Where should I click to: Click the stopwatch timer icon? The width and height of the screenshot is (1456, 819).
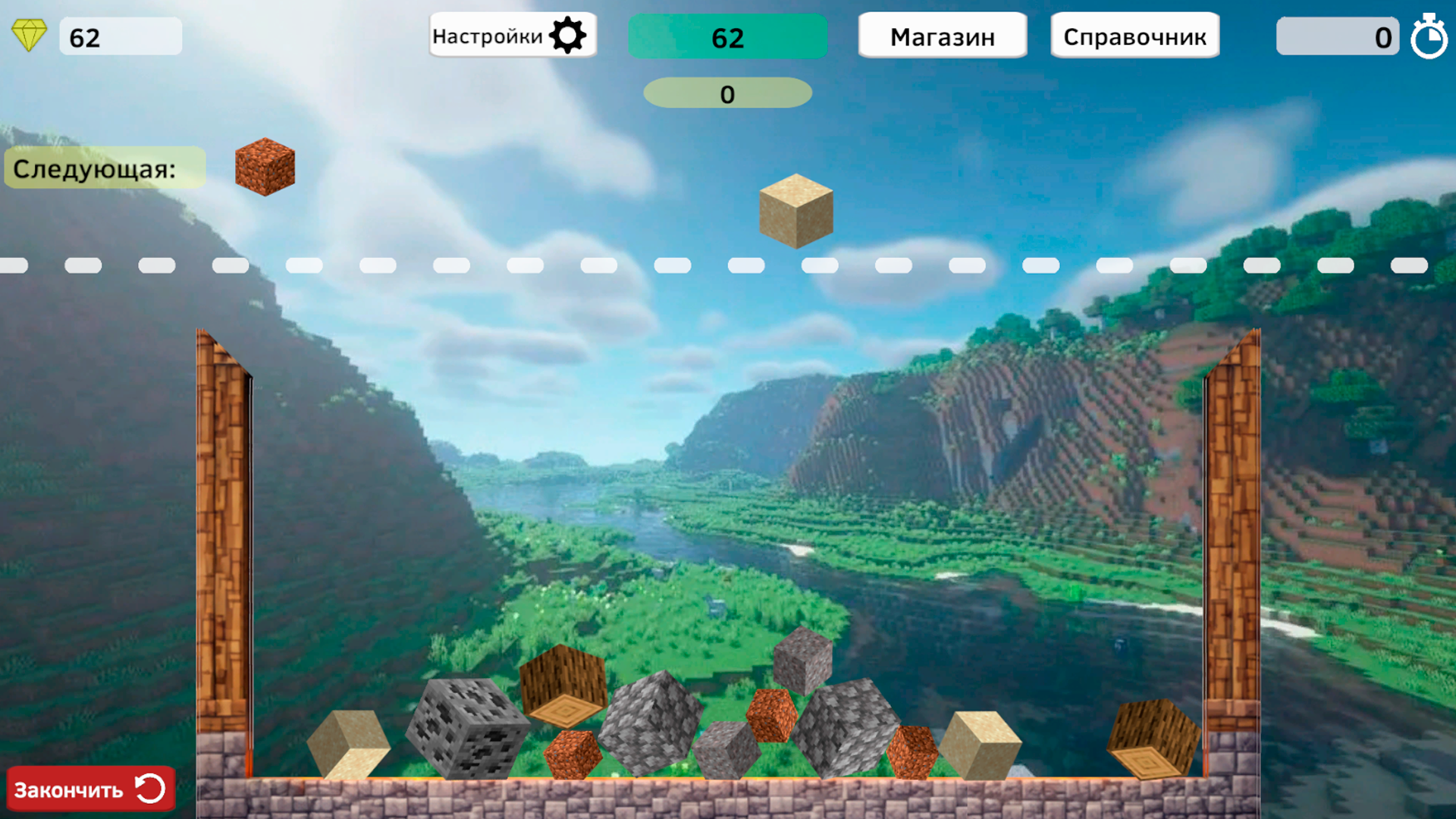[1430, 36]
